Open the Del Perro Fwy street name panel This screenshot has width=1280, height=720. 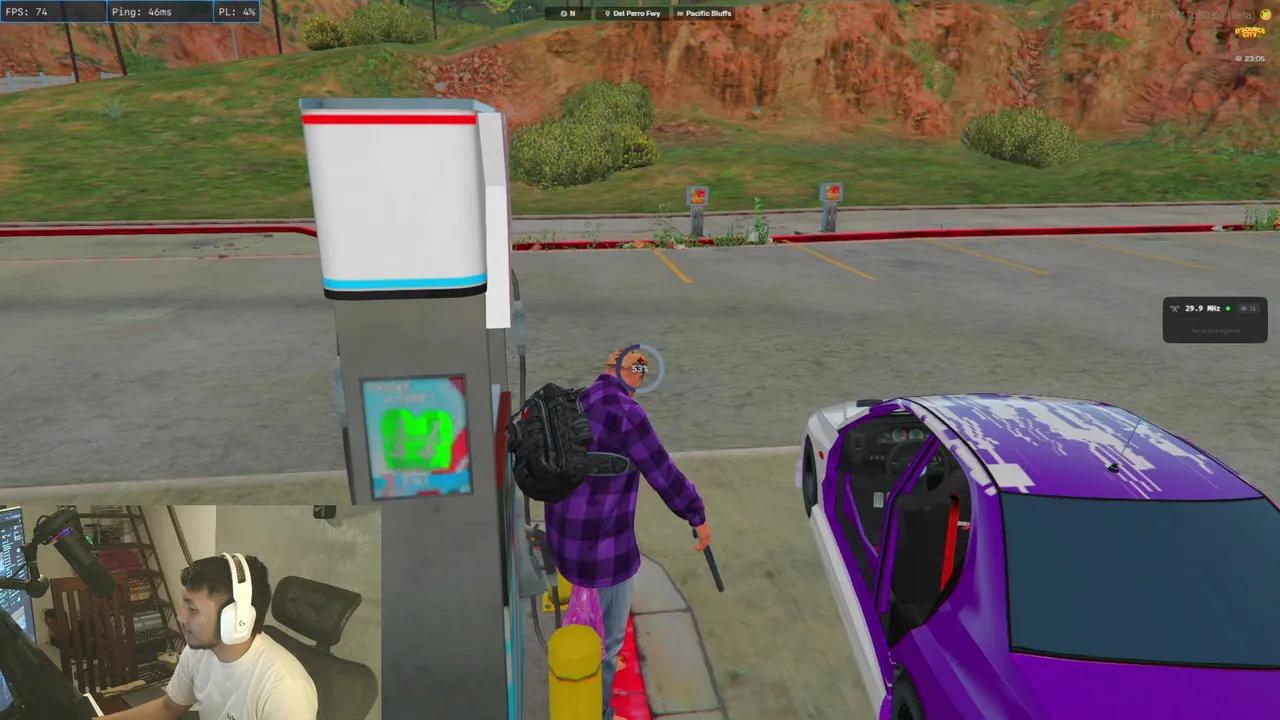coord(633,13)
